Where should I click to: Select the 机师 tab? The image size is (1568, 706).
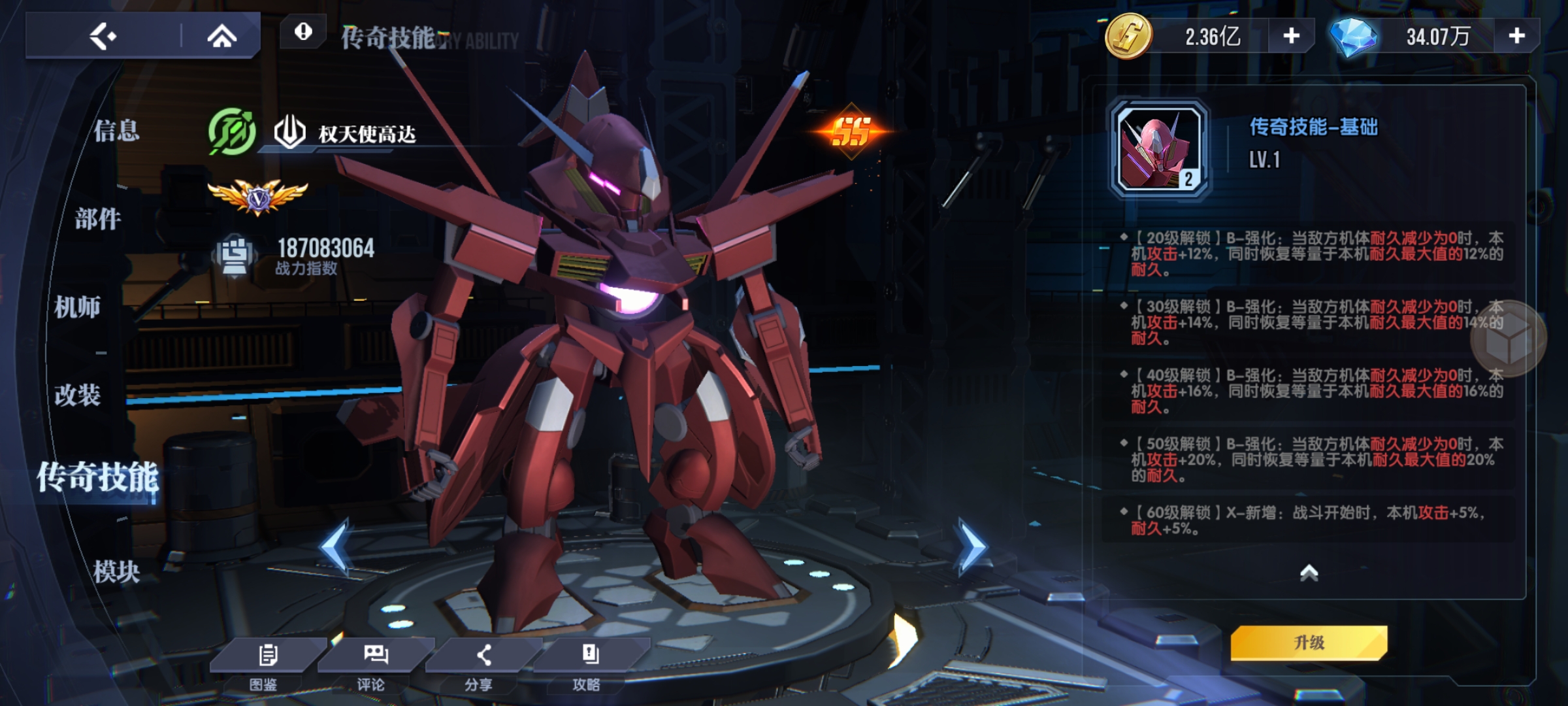pyautogui.click(x=78, y=307)
